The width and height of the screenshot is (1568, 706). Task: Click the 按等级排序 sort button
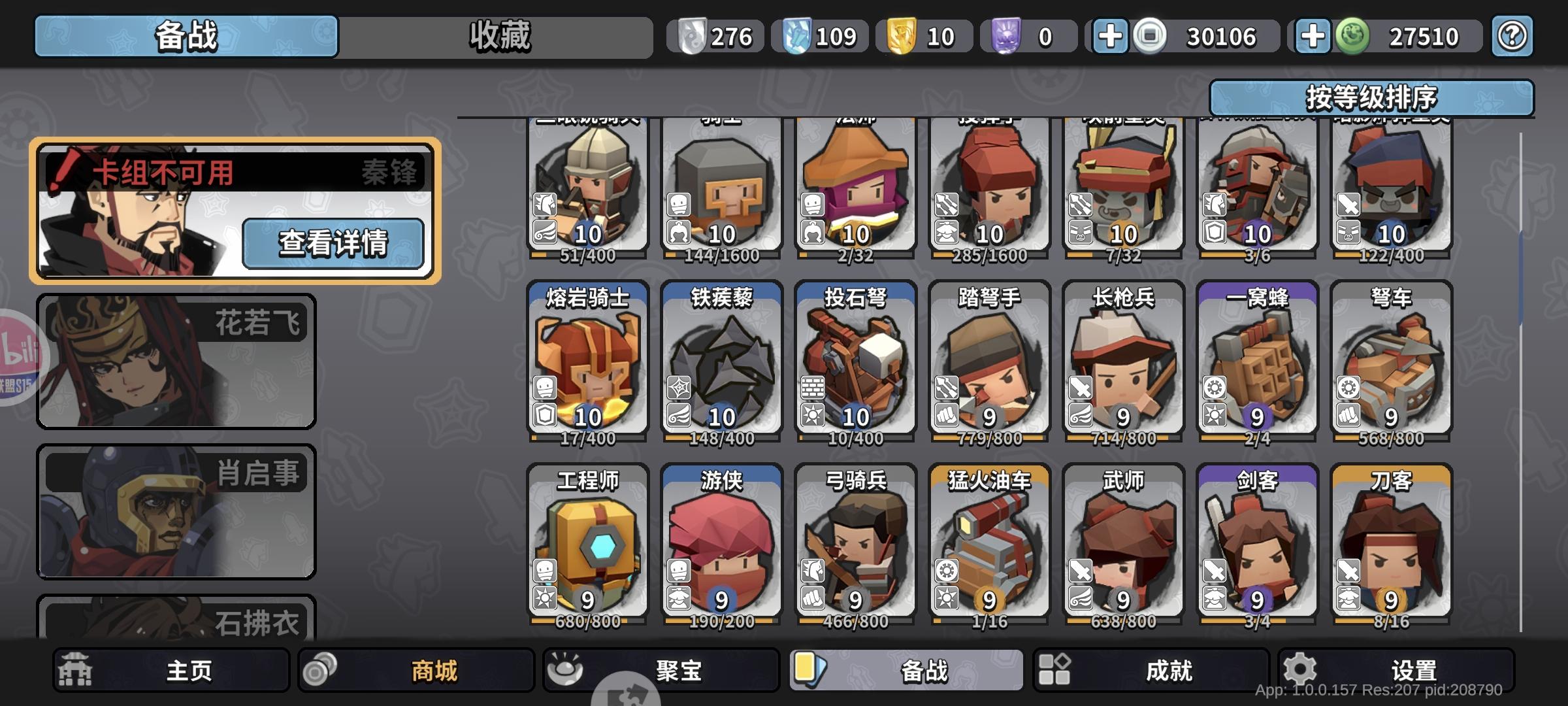tap(1373, 98)
